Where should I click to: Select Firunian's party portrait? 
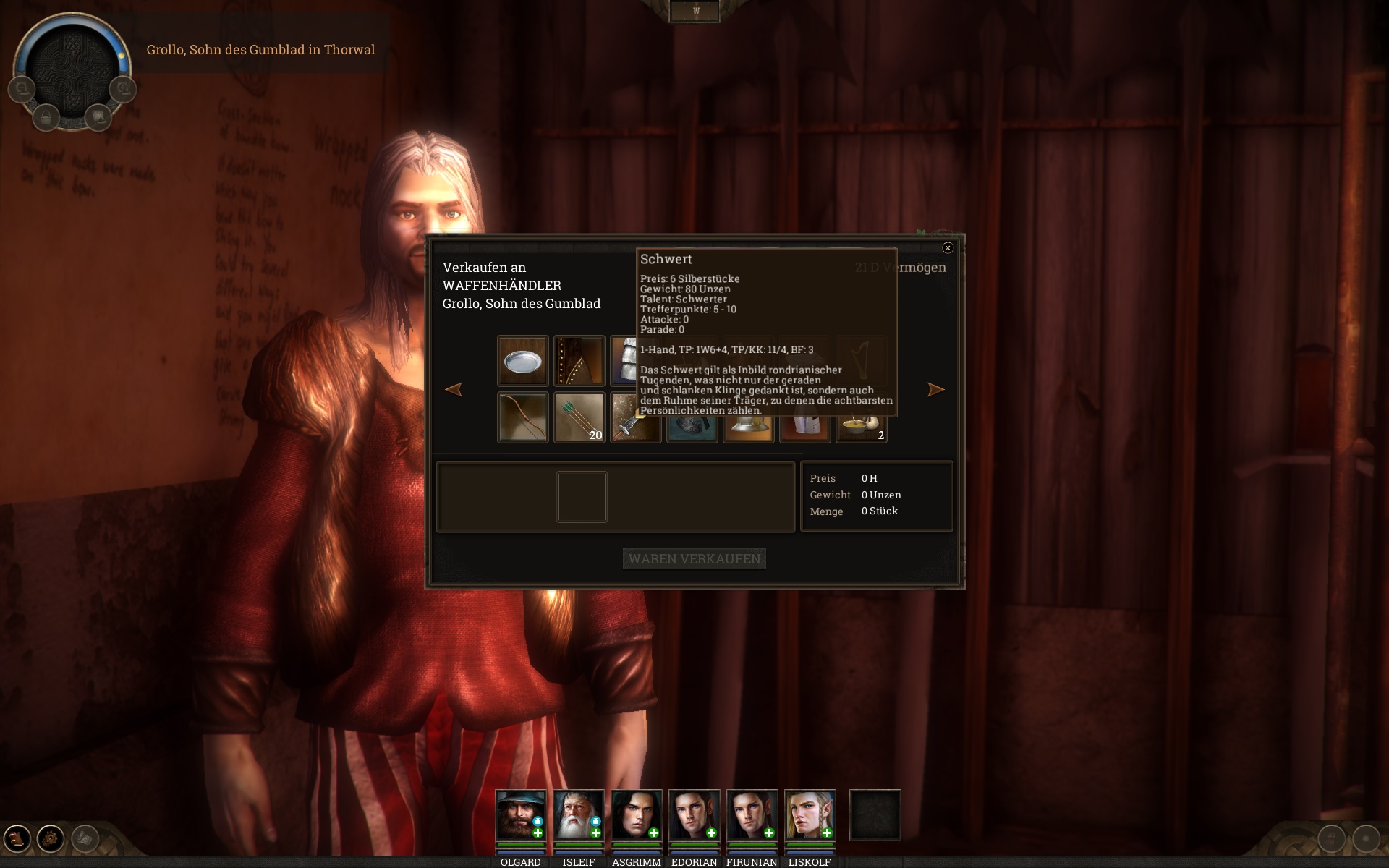click(x=752, y=815)
